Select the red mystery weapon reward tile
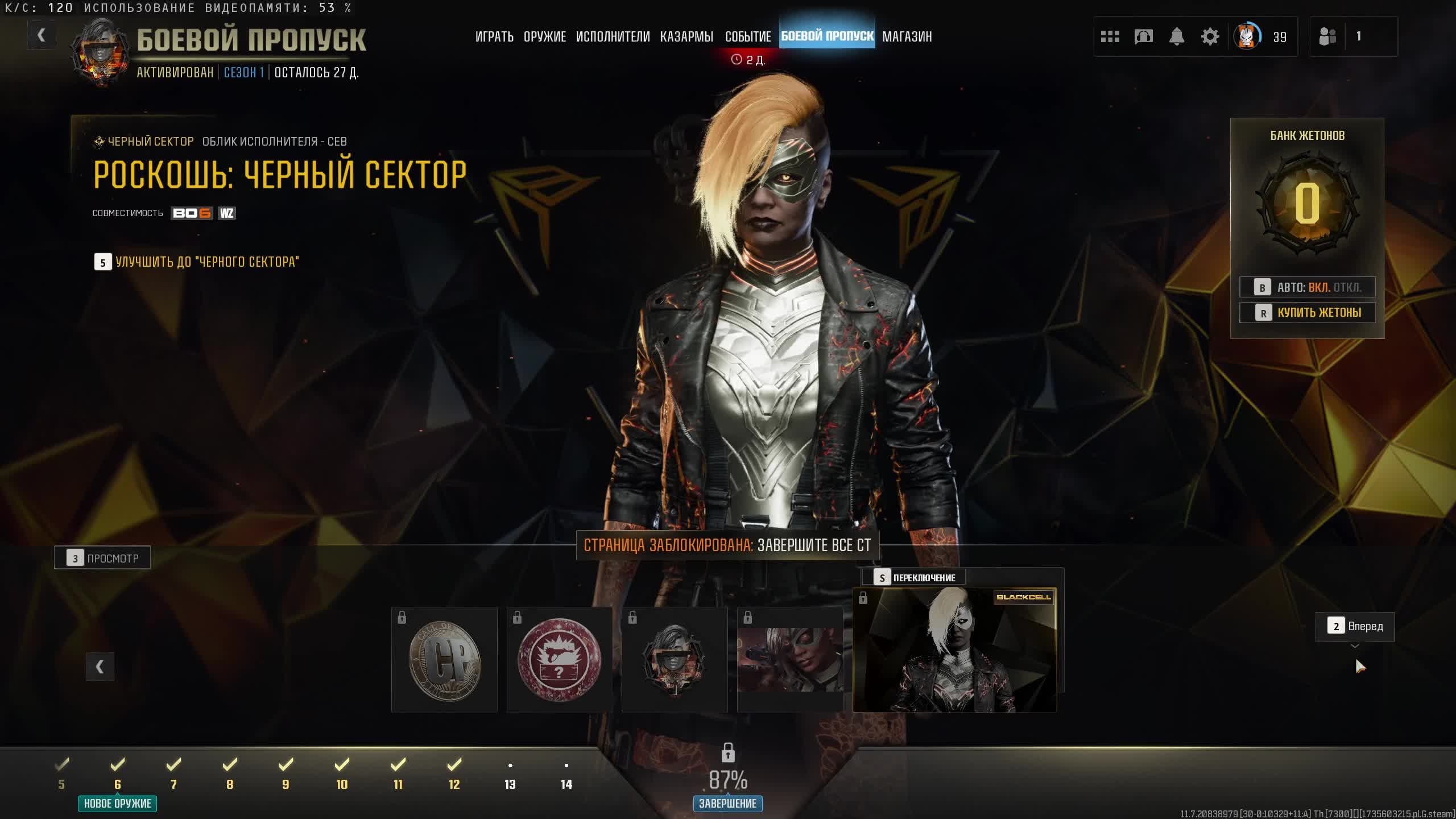The image size is (1456, 819). click(559, 660)
